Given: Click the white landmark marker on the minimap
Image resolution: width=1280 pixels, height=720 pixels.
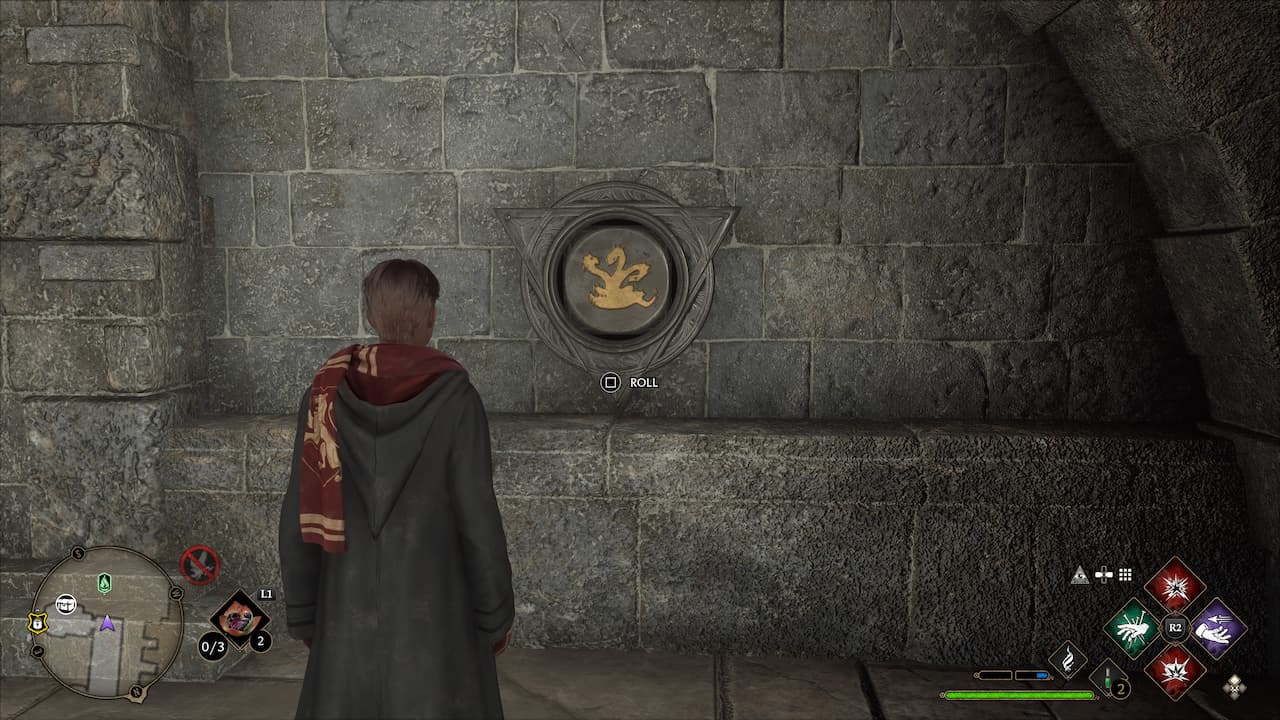Looking at the screenshot, I should (x=66, y=604).
